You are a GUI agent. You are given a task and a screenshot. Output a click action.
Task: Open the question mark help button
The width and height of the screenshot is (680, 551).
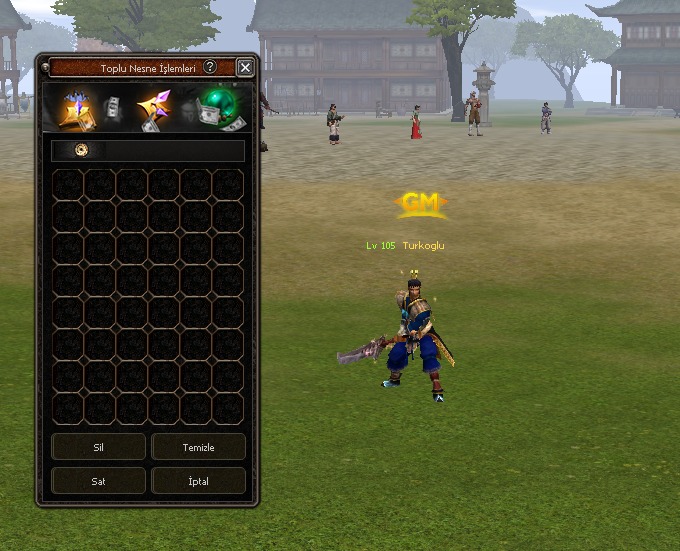coord(210,67)
